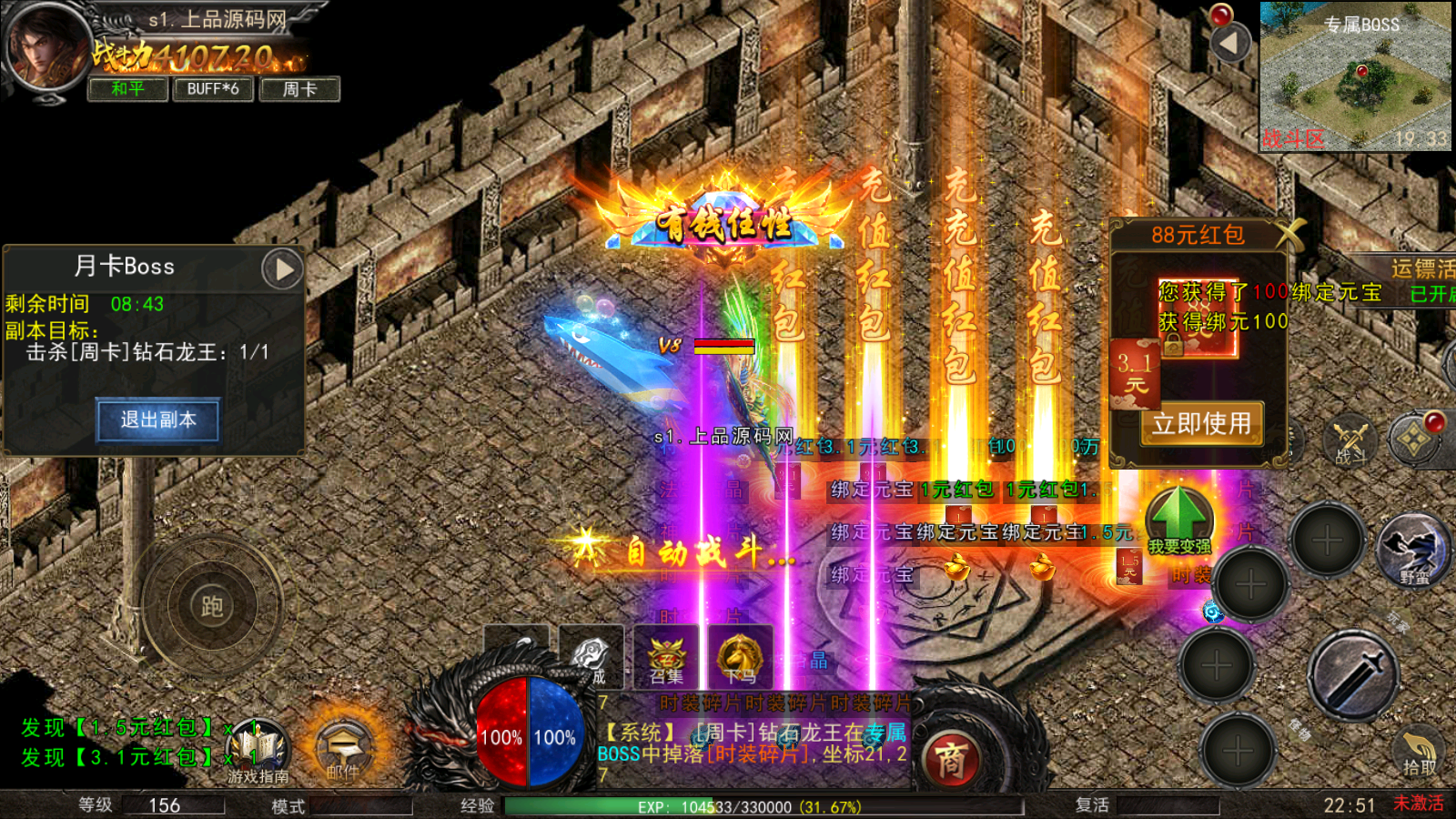Tap the 我要变强 green arrow icon
This screenshot has width=1456, height=819.
click(x=1178, y=519)
